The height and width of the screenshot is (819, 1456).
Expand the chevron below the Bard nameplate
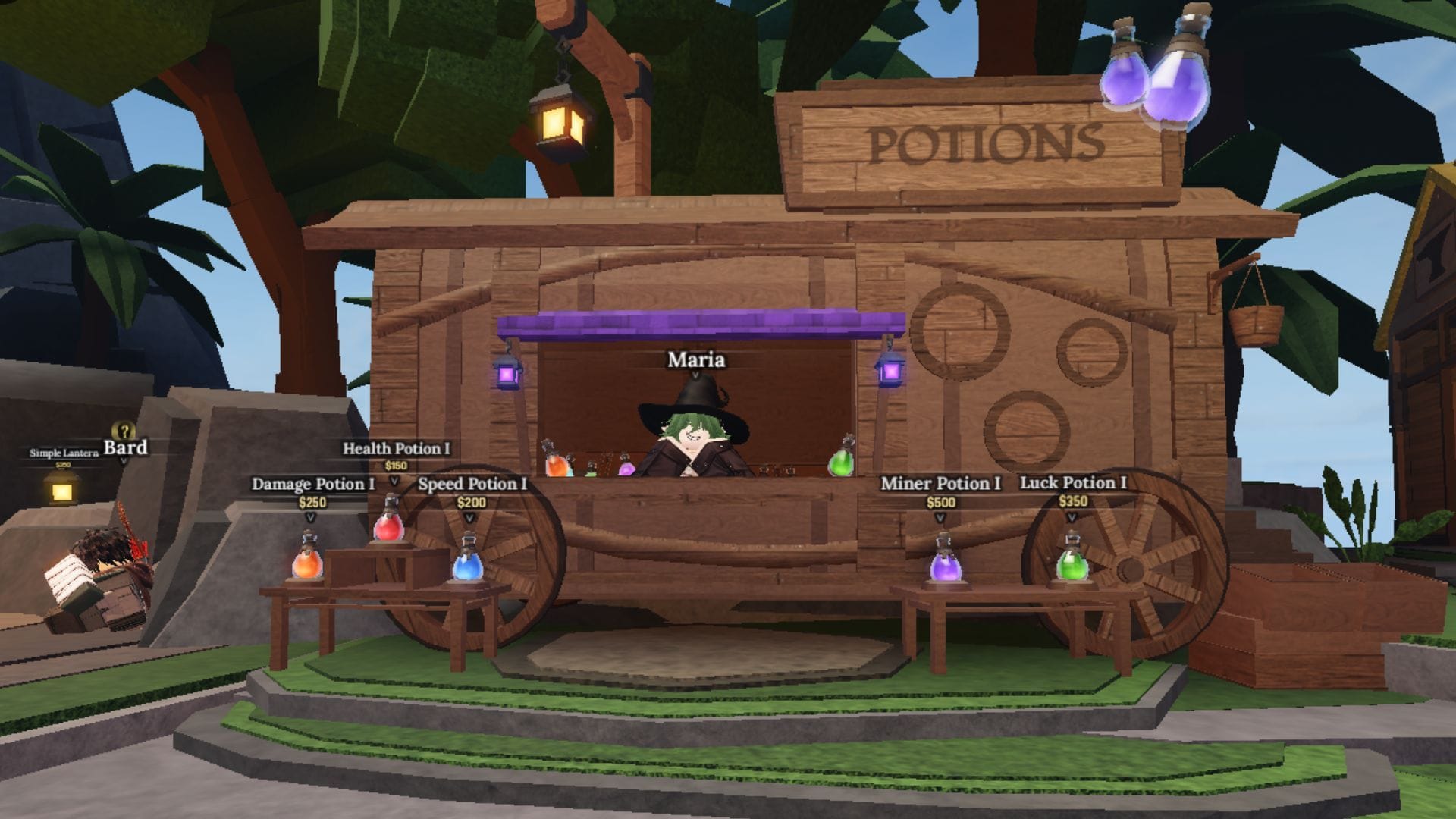tap(124, 460)
